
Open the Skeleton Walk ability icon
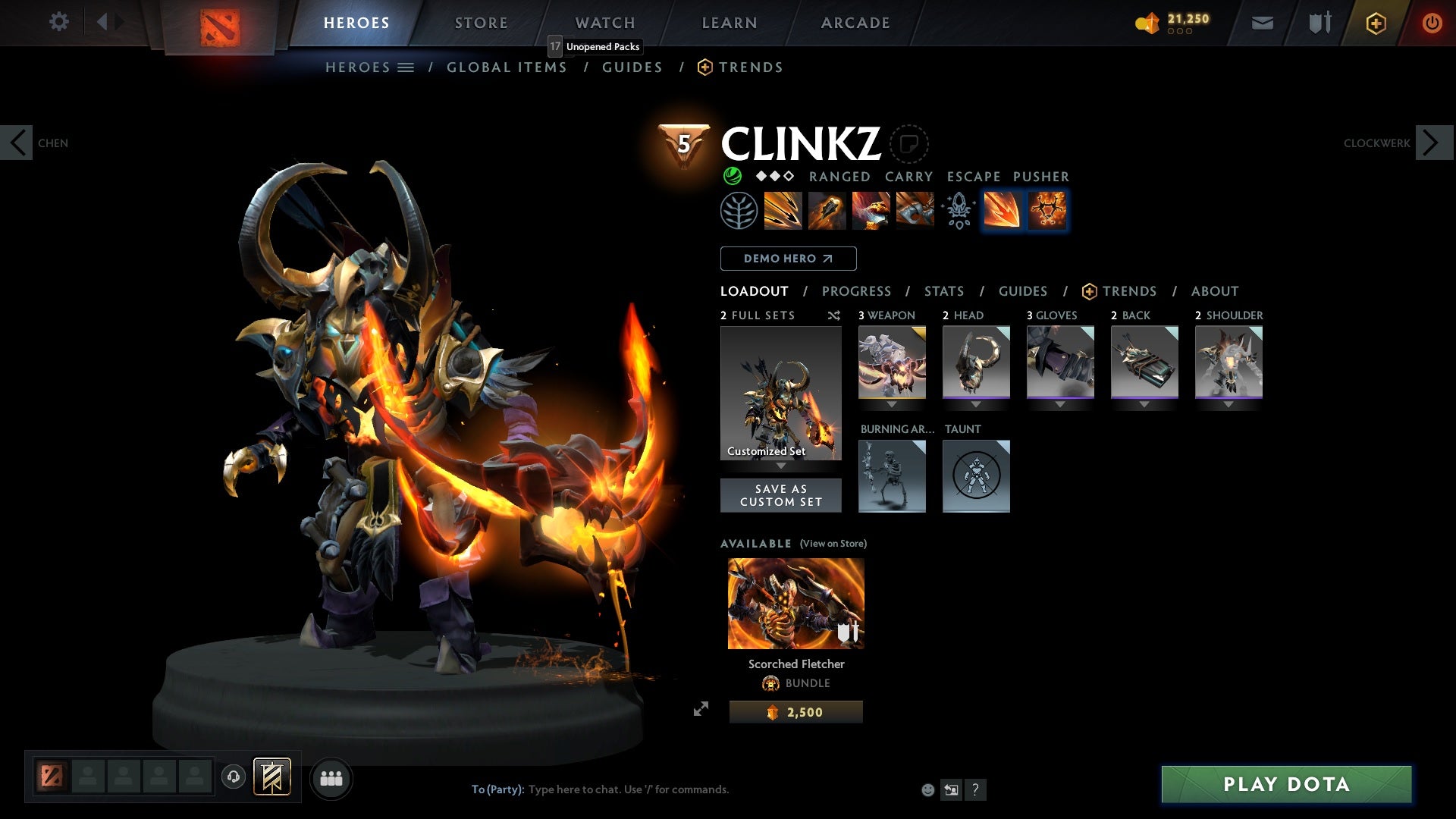tap(871, 211)
